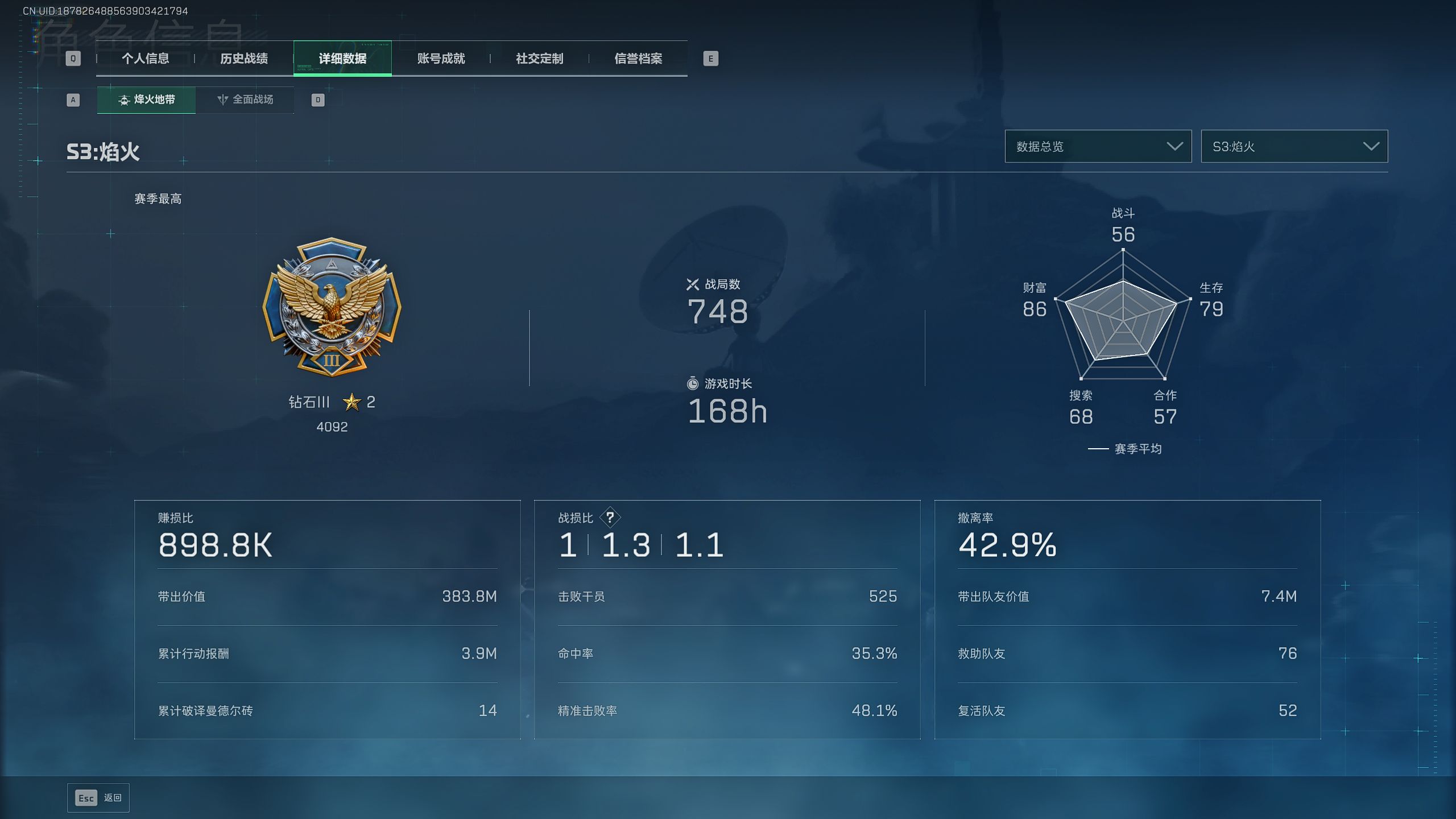Viewport: 1456px width, 819px height.
Task: Select the 详细数据 tab
Action: [342, 59]
